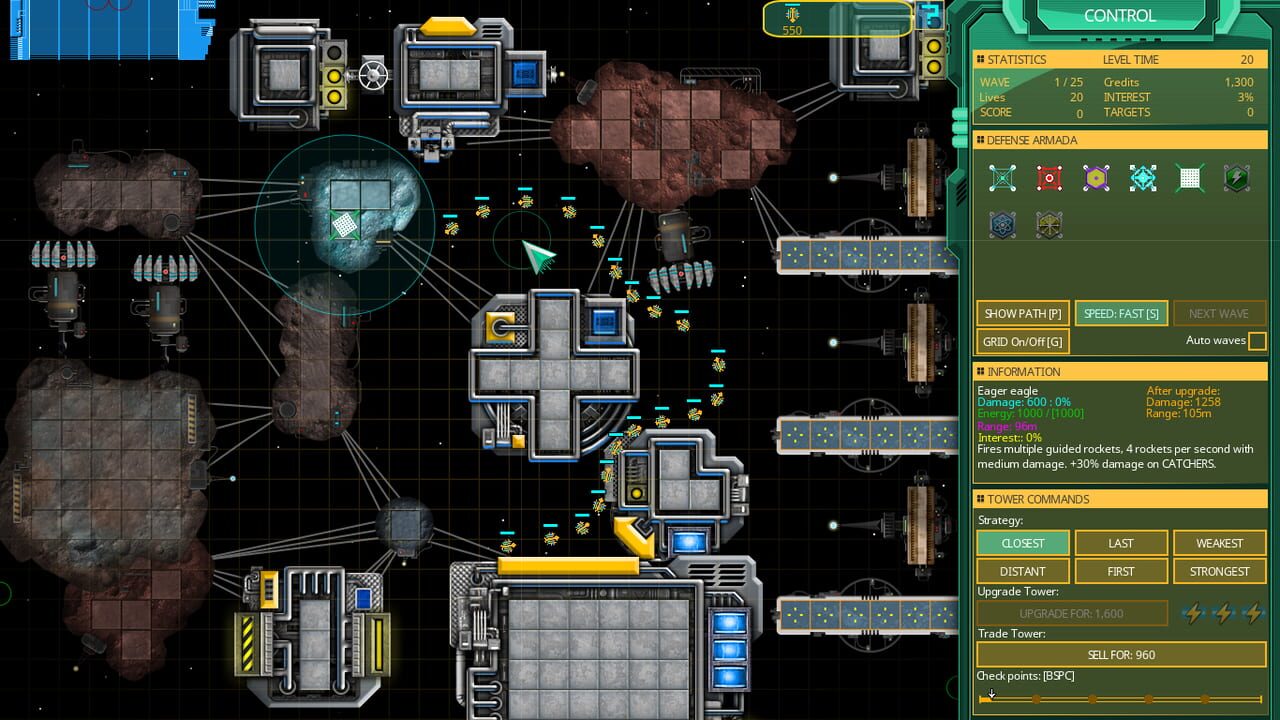This screenshot has width=1280, height=720.
Task: Select the blue atom tower icon
Action: click(x=1002, y=225)
